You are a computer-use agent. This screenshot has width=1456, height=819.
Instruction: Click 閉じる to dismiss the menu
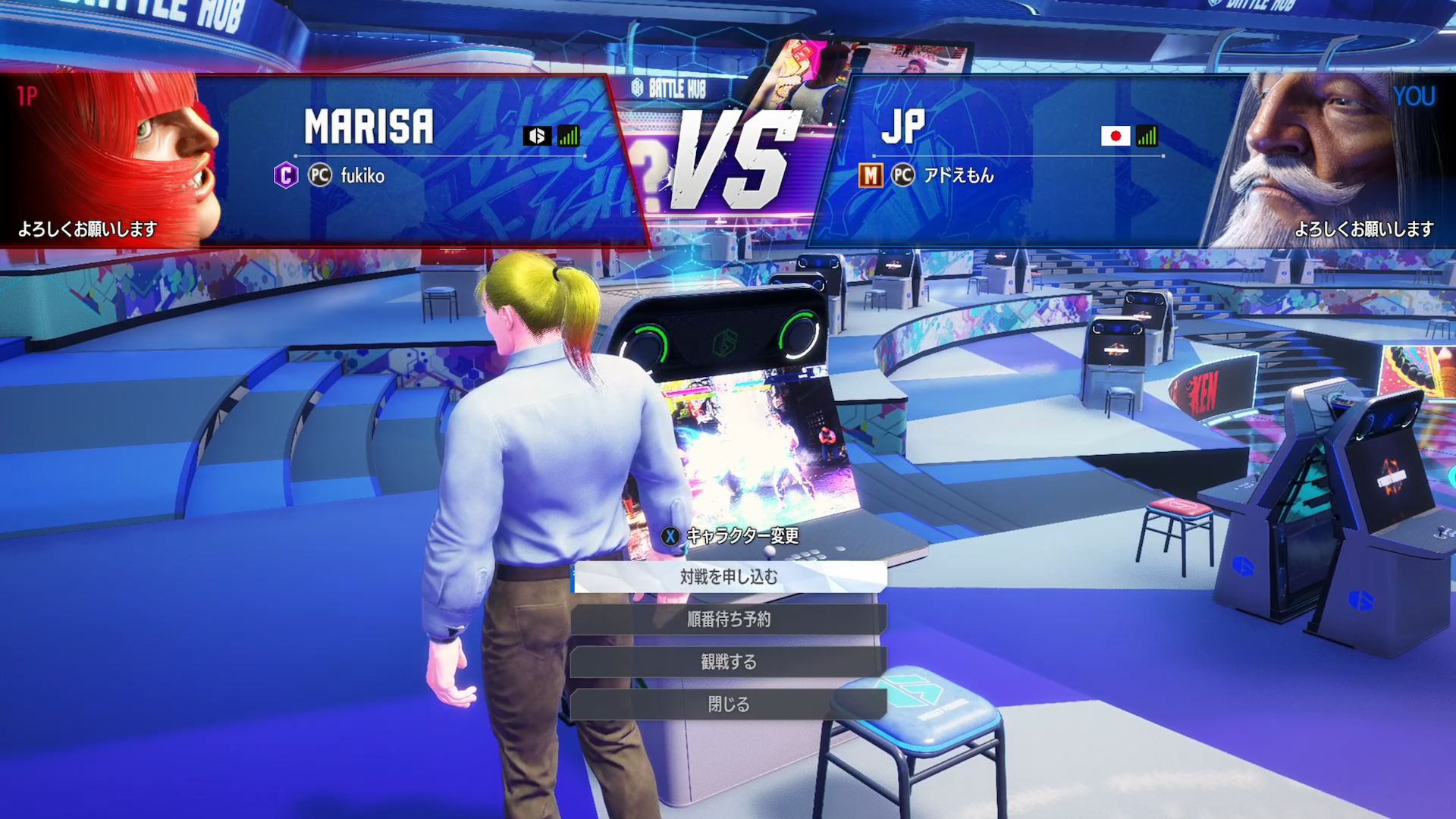coord(728,704)
